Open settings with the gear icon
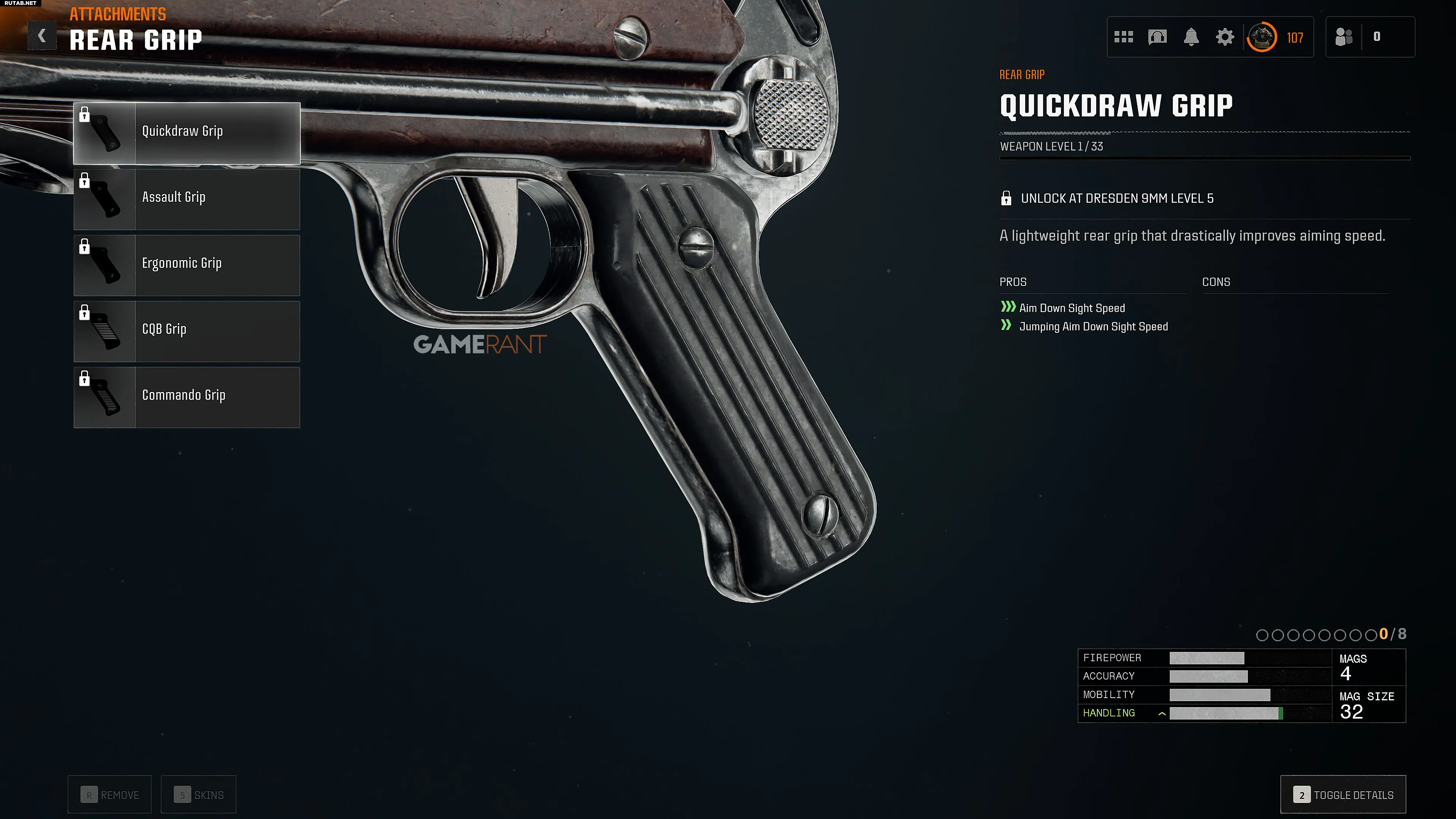The image size is (1456, 819). pos(1224,37)
